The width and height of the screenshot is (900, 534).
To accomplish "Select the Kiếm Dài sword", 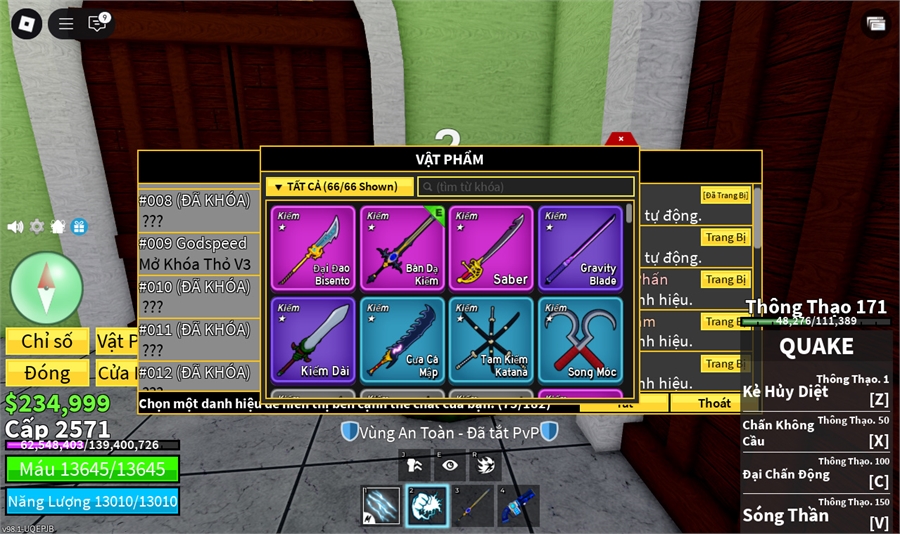I will pos(313,339).
